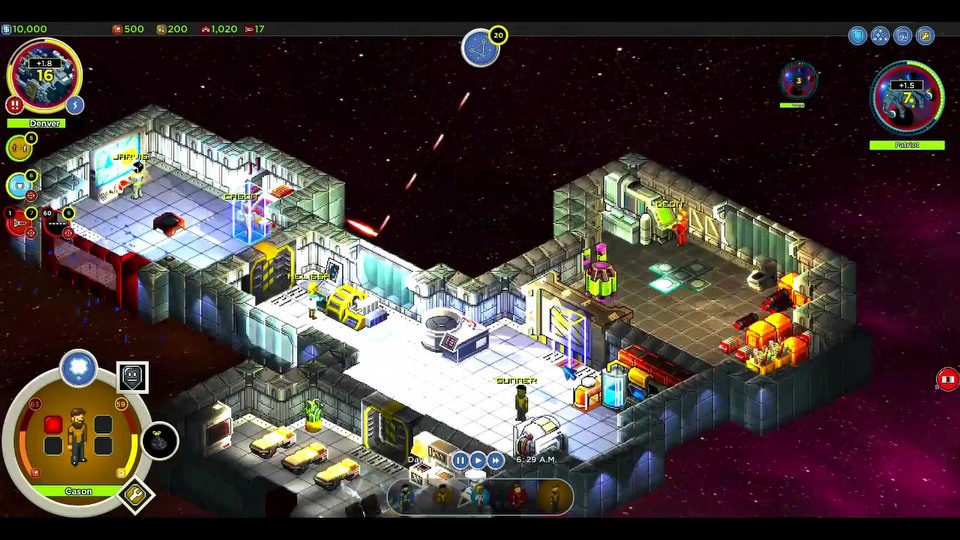Select Cason's character portrait
Image resolution: width=960 pixels, height=540 pixels.
77,435
